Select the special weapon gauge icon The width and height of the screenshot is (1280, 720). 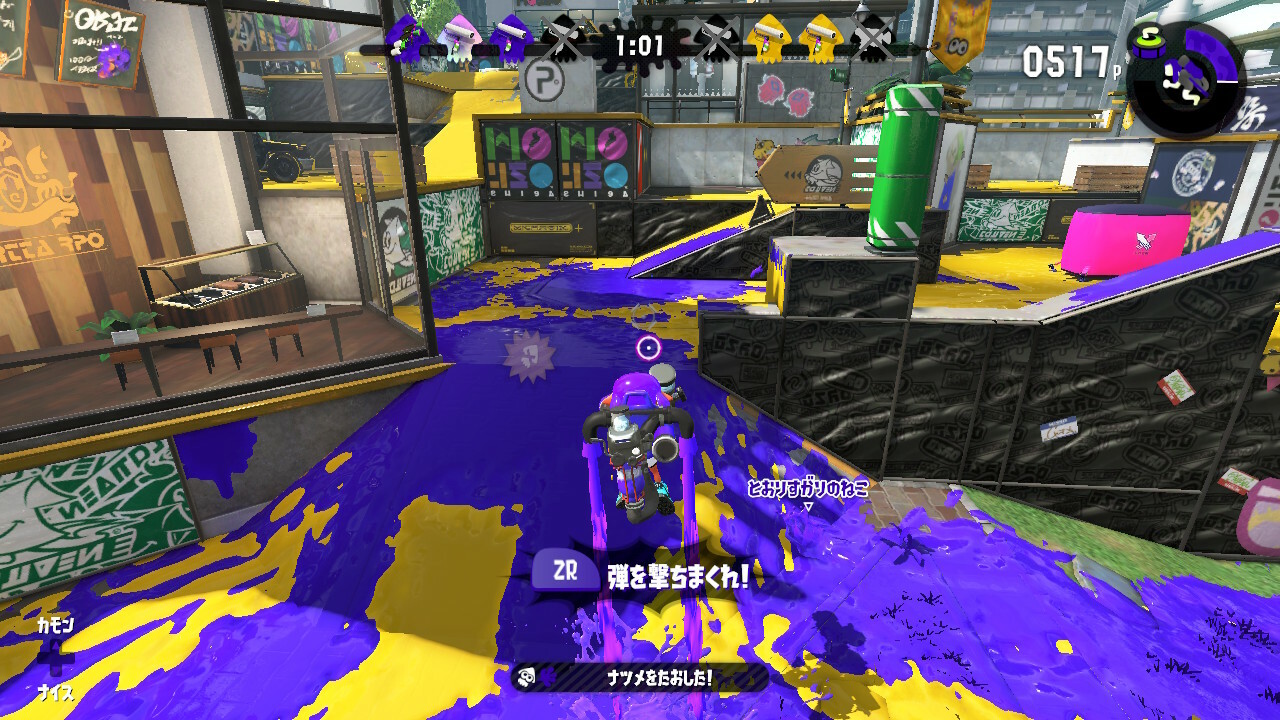(x=1184, y=78)
